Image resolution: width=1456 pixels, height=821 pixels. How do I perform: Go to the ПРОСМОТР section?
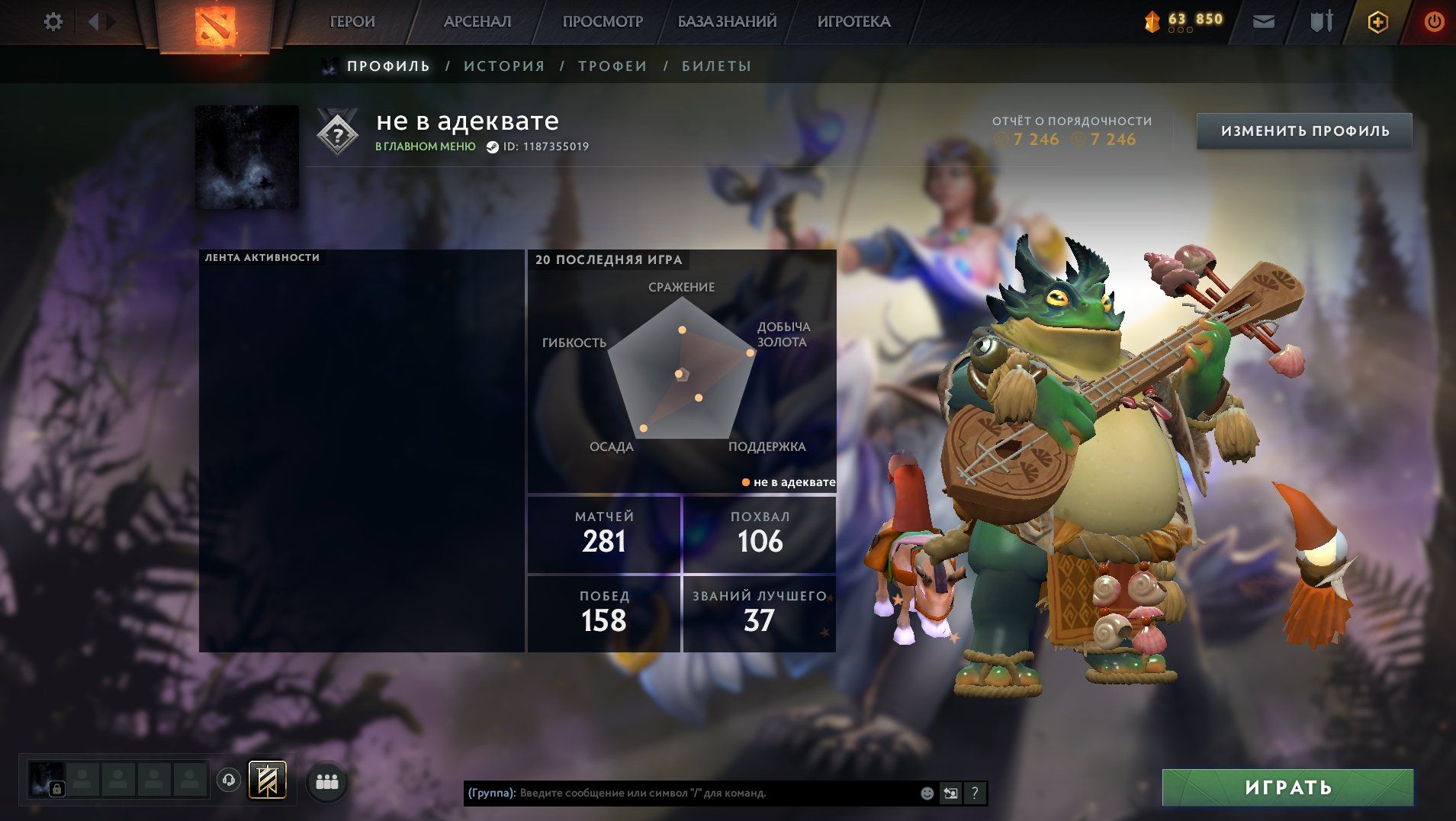coord(603,22)
